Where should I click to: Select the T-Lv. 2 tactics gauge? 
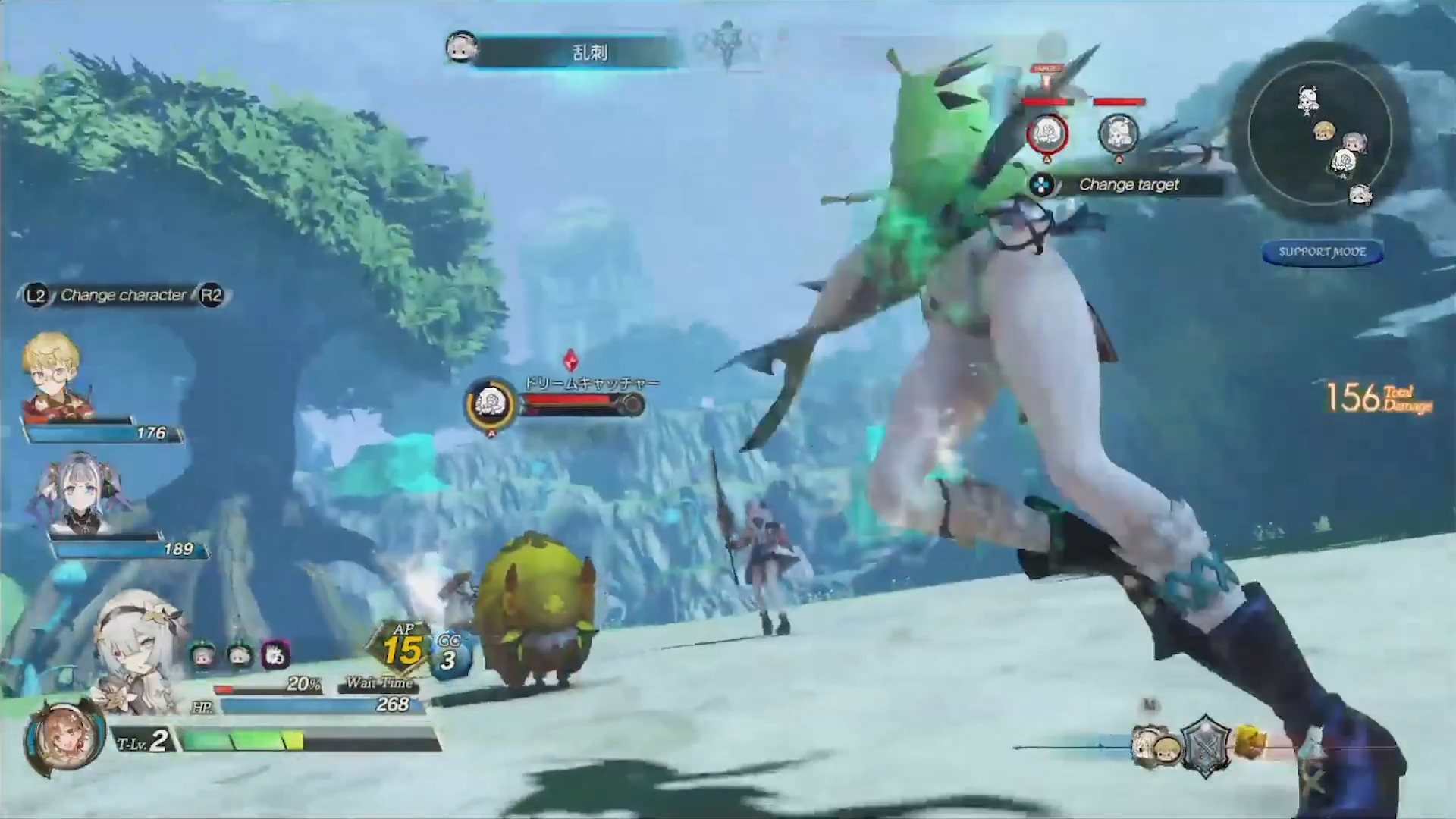[x=307, y=739]
